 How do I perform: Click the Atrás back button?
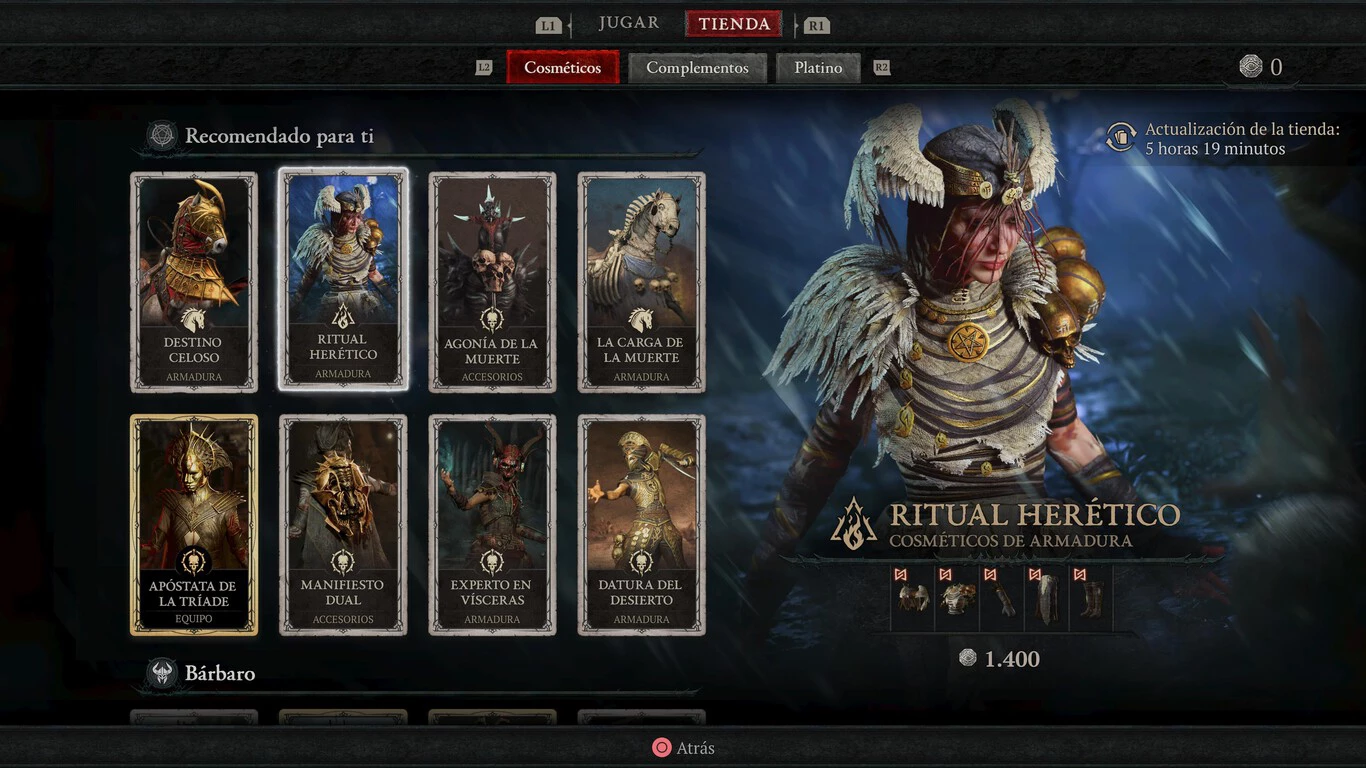(684, 748)
